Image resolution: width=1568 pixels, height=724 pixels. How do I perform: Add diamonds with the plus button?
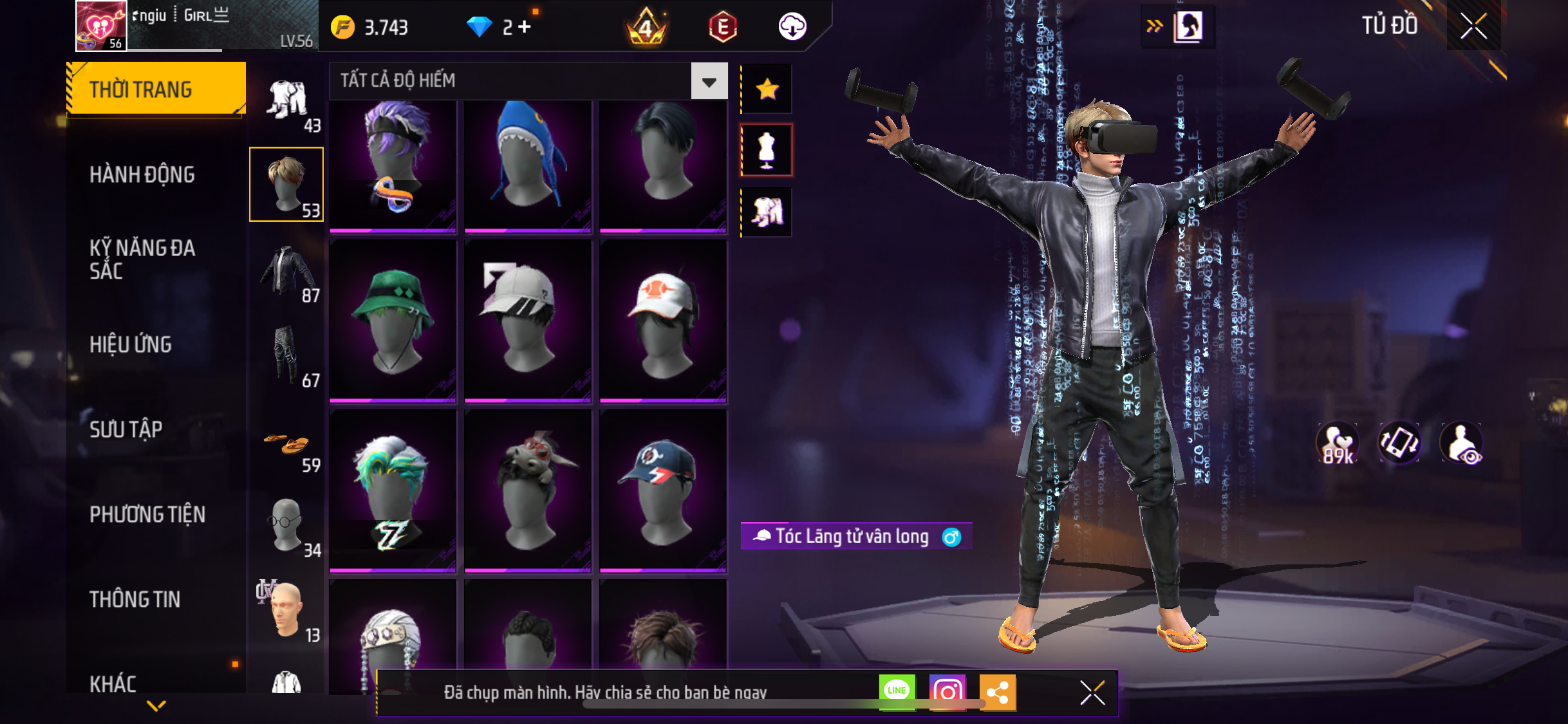coord(525,27)
